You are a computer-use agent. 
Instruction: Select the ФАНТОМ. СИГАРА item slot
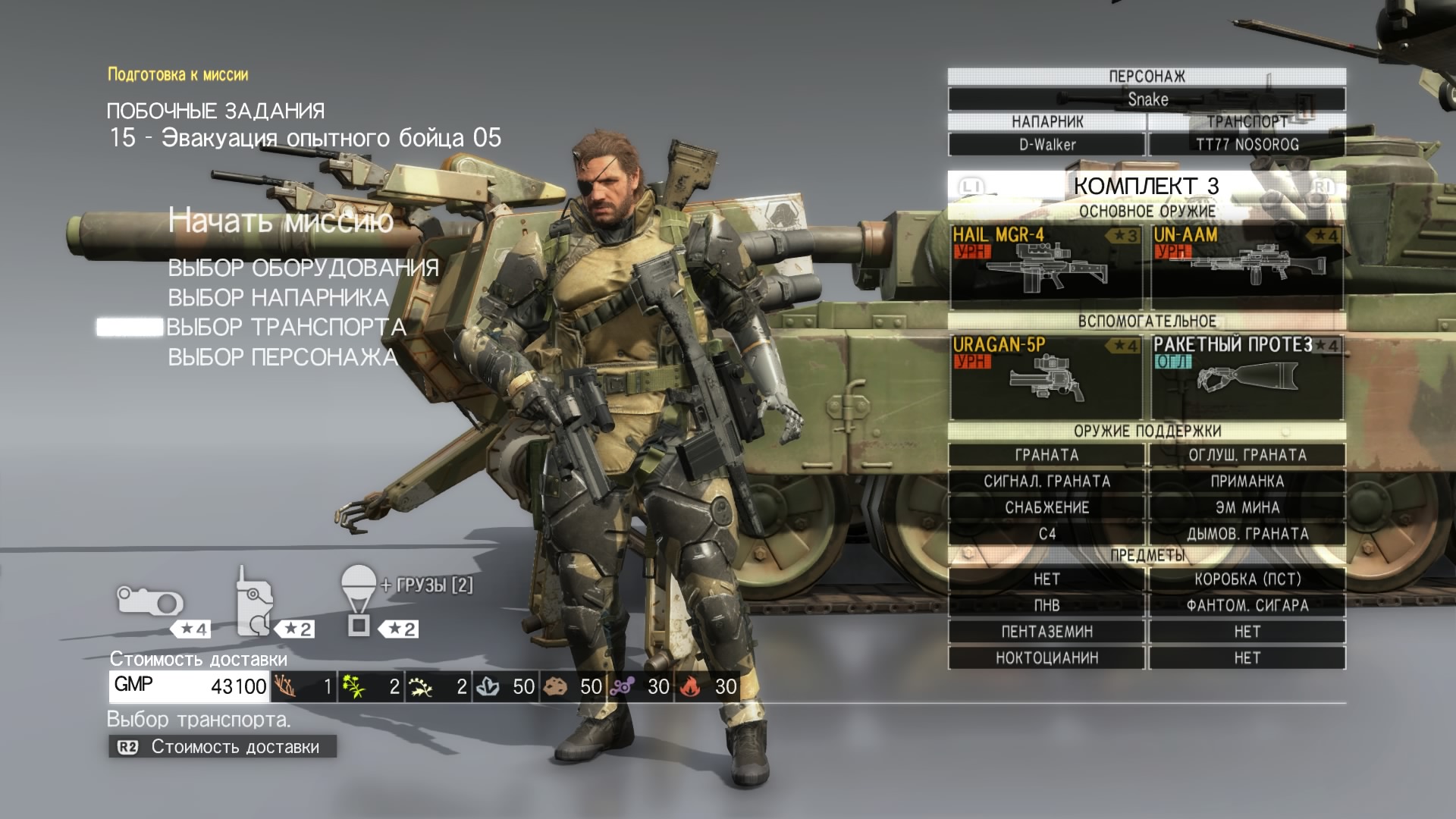(1247, 605)
